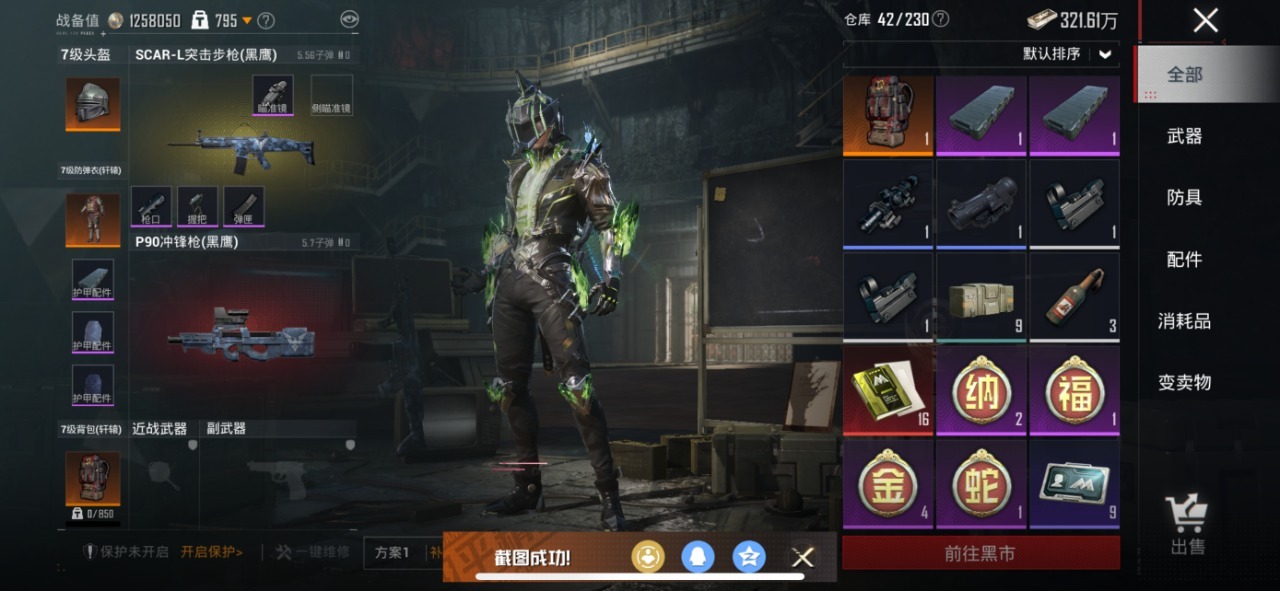
Task: Select the backpack item in the warehouse
Action: [x=888, y=115]
